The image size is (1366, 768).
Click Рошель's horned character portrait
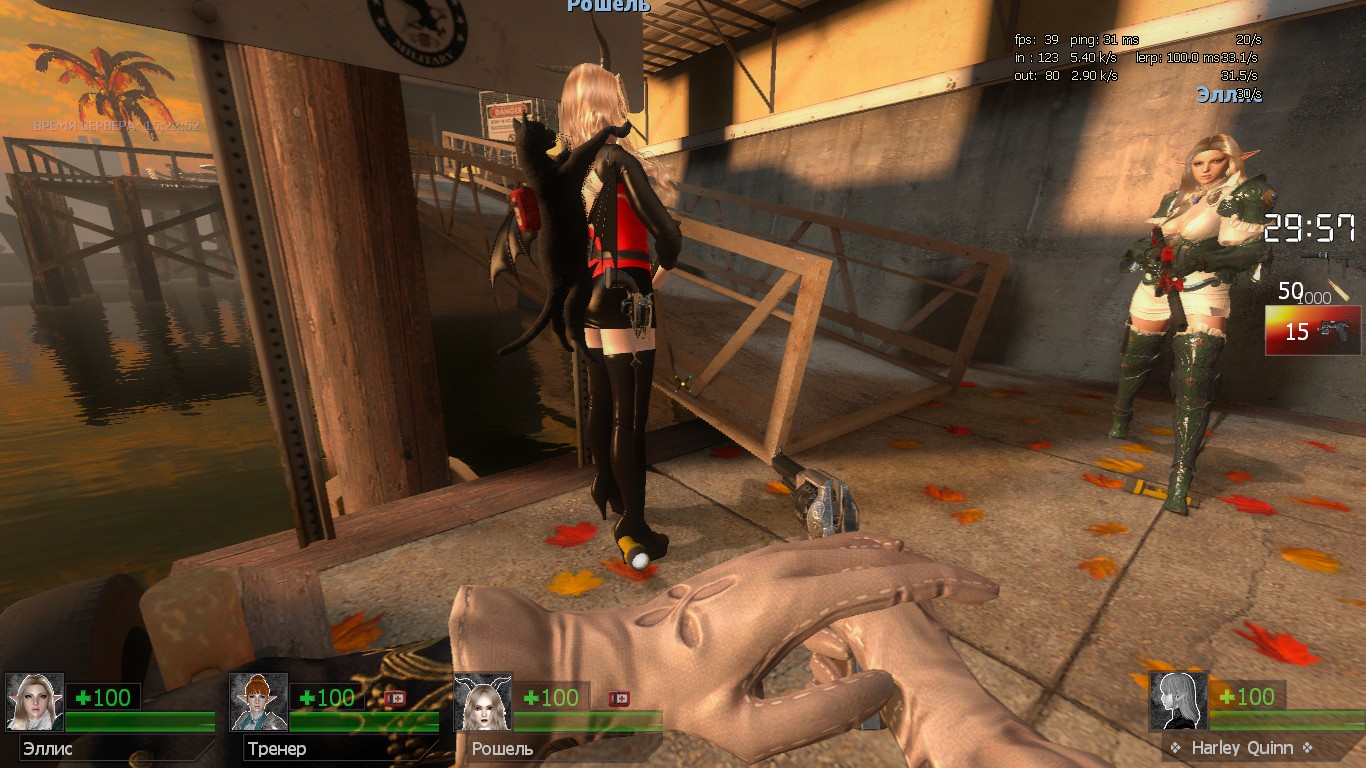(x=483, y=701)
